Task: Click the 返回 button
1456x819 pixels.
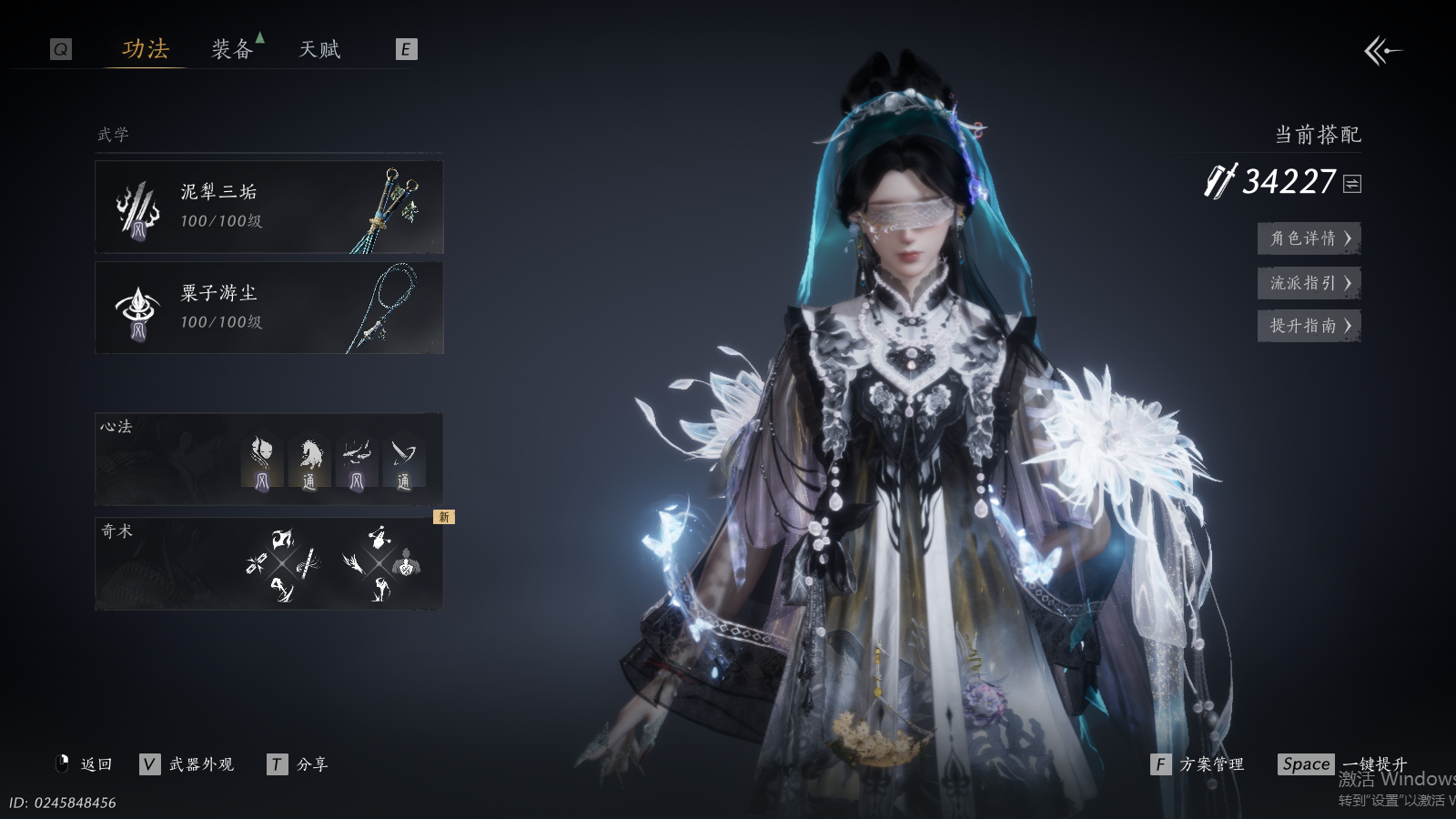Action: pyautogui.click(x=86, y=764)
